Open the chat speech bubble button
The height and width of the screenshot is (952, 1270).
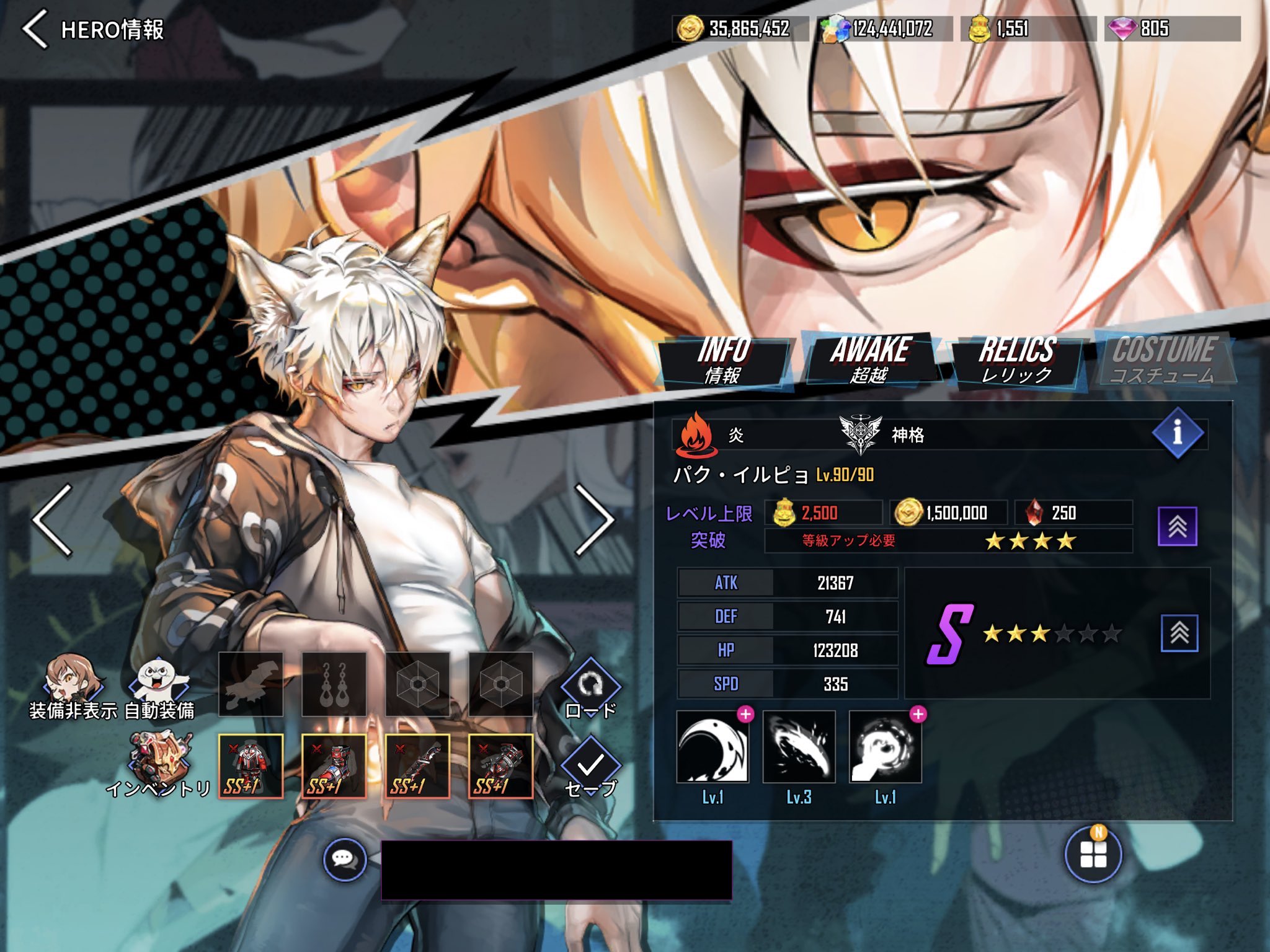pyautogui.click(x=345, y=859)
